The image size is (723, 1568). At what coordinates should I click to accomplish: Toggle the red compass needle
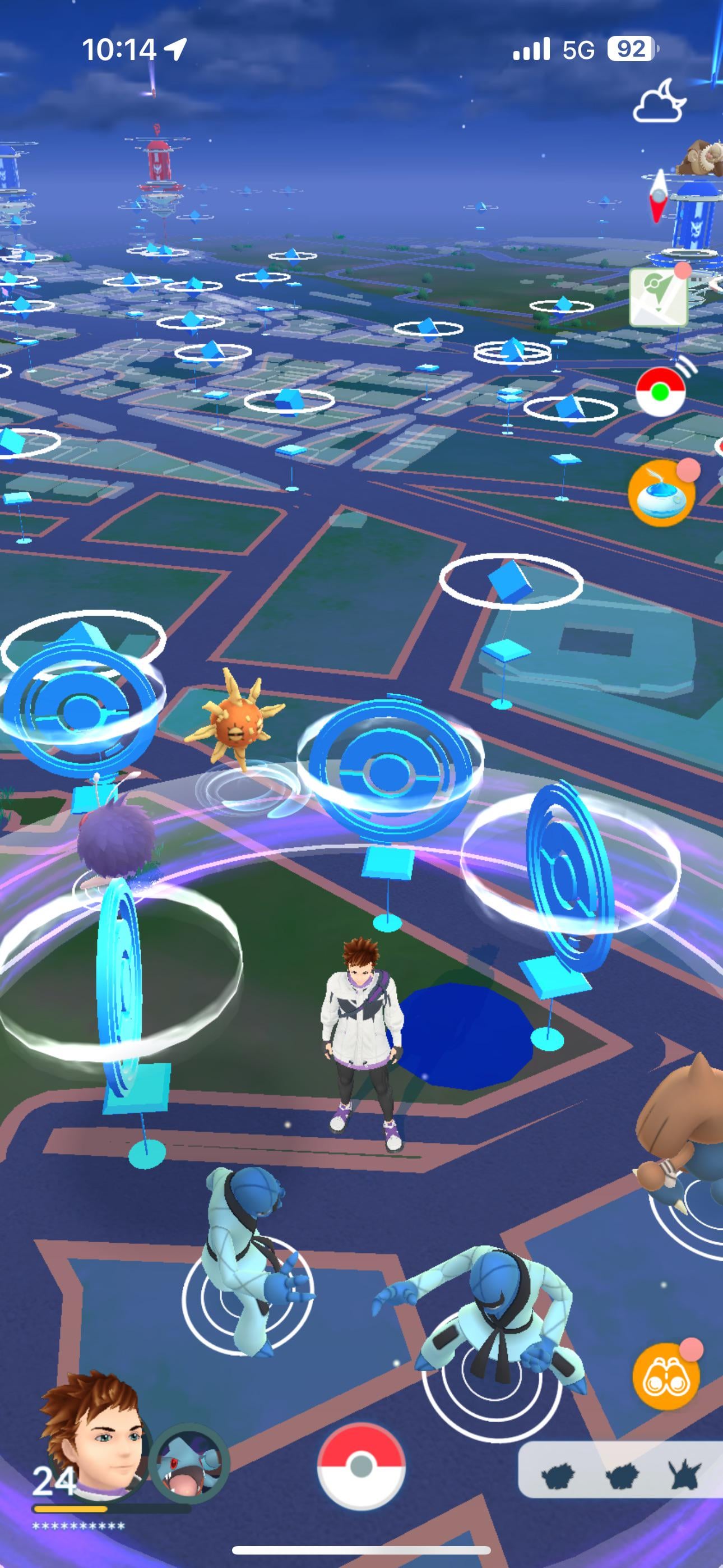(x=659, y=196)
